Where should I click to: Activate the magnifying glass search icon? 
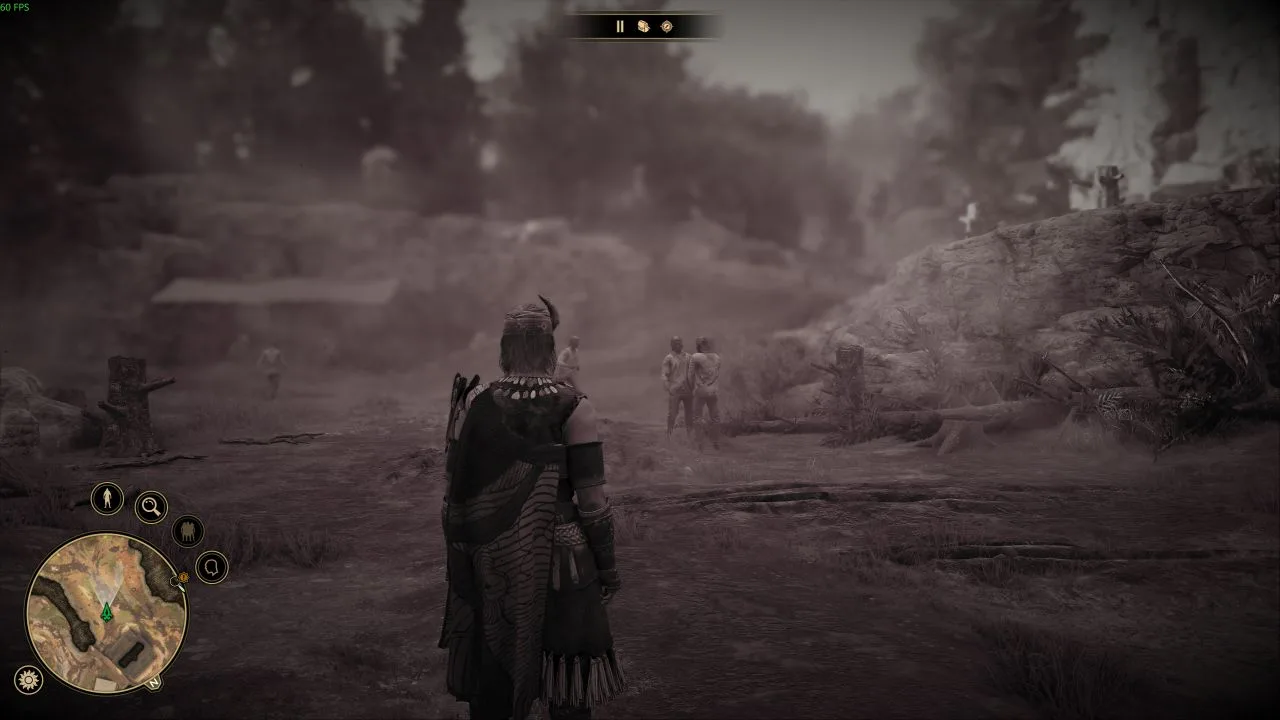coord(151,507)
